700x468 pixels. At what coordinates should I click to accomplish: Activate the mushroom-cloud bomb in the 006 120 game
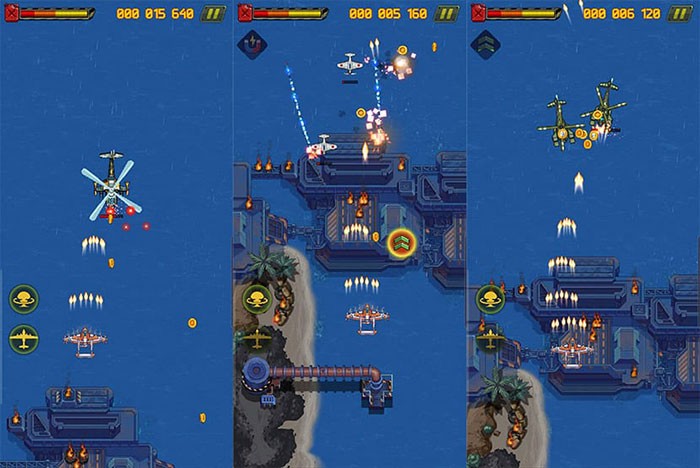tap(490, 299)
